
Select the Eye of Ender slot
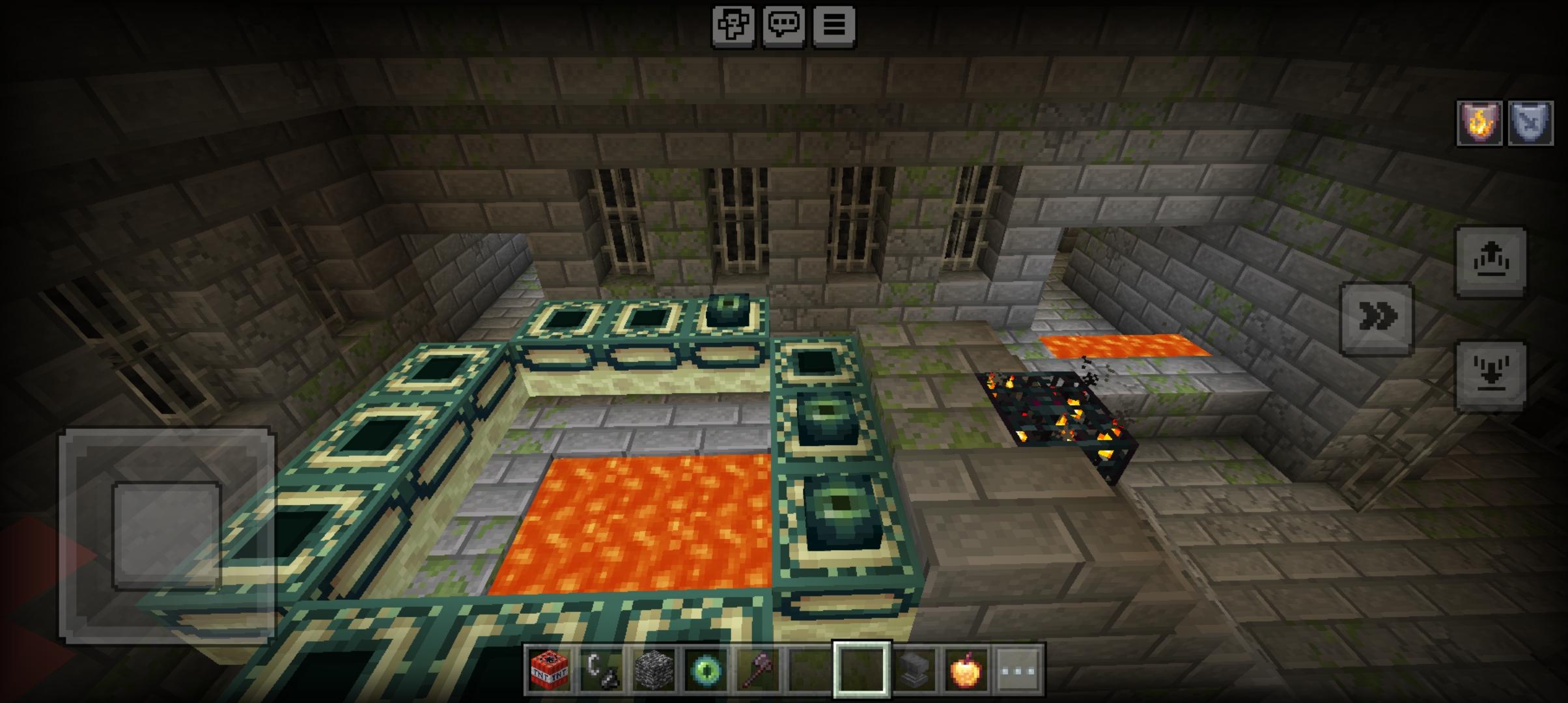(x=706, y=669)
